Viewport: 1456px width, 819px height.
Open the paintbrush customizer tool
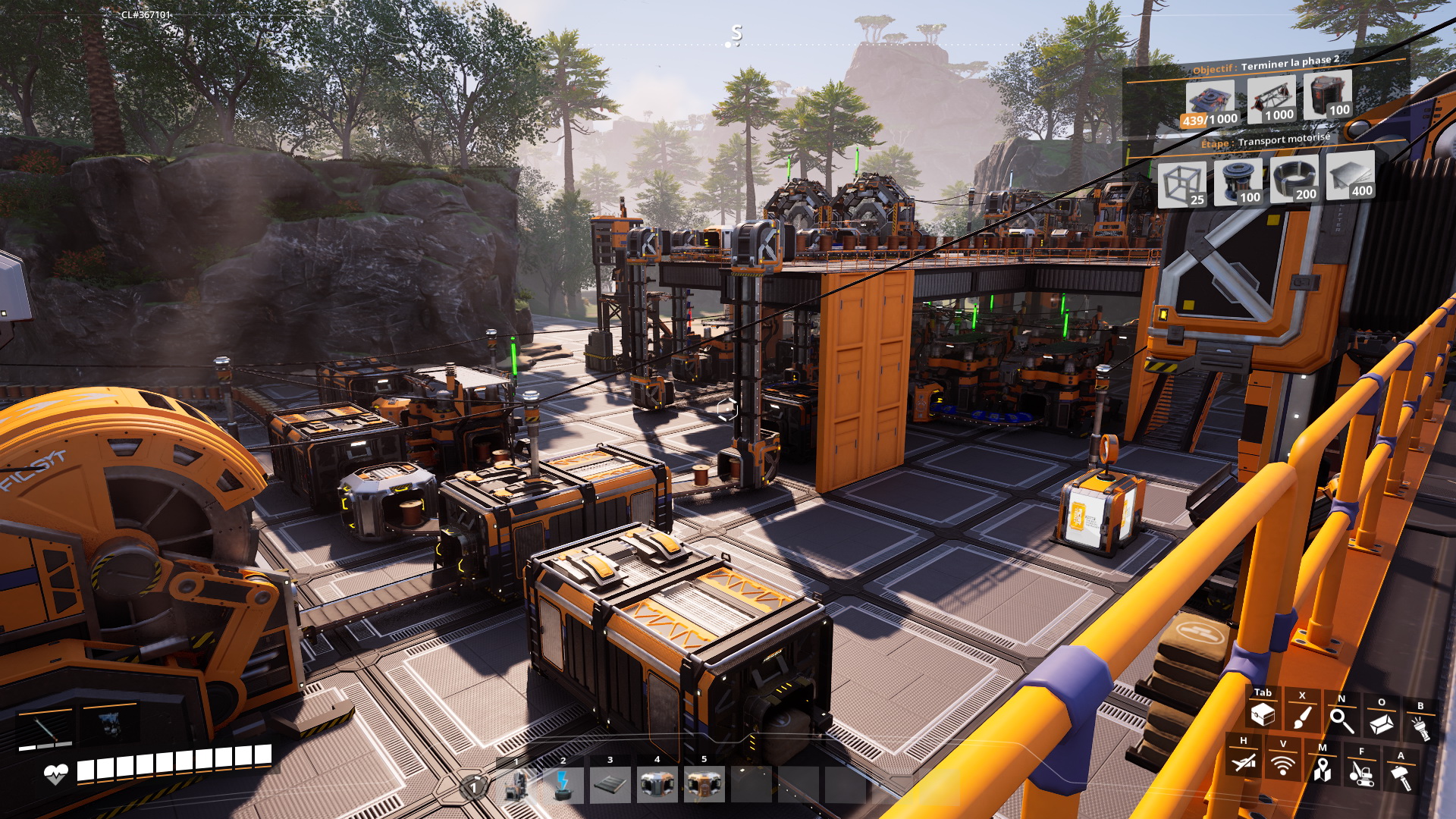click(x=1302, y=717)
